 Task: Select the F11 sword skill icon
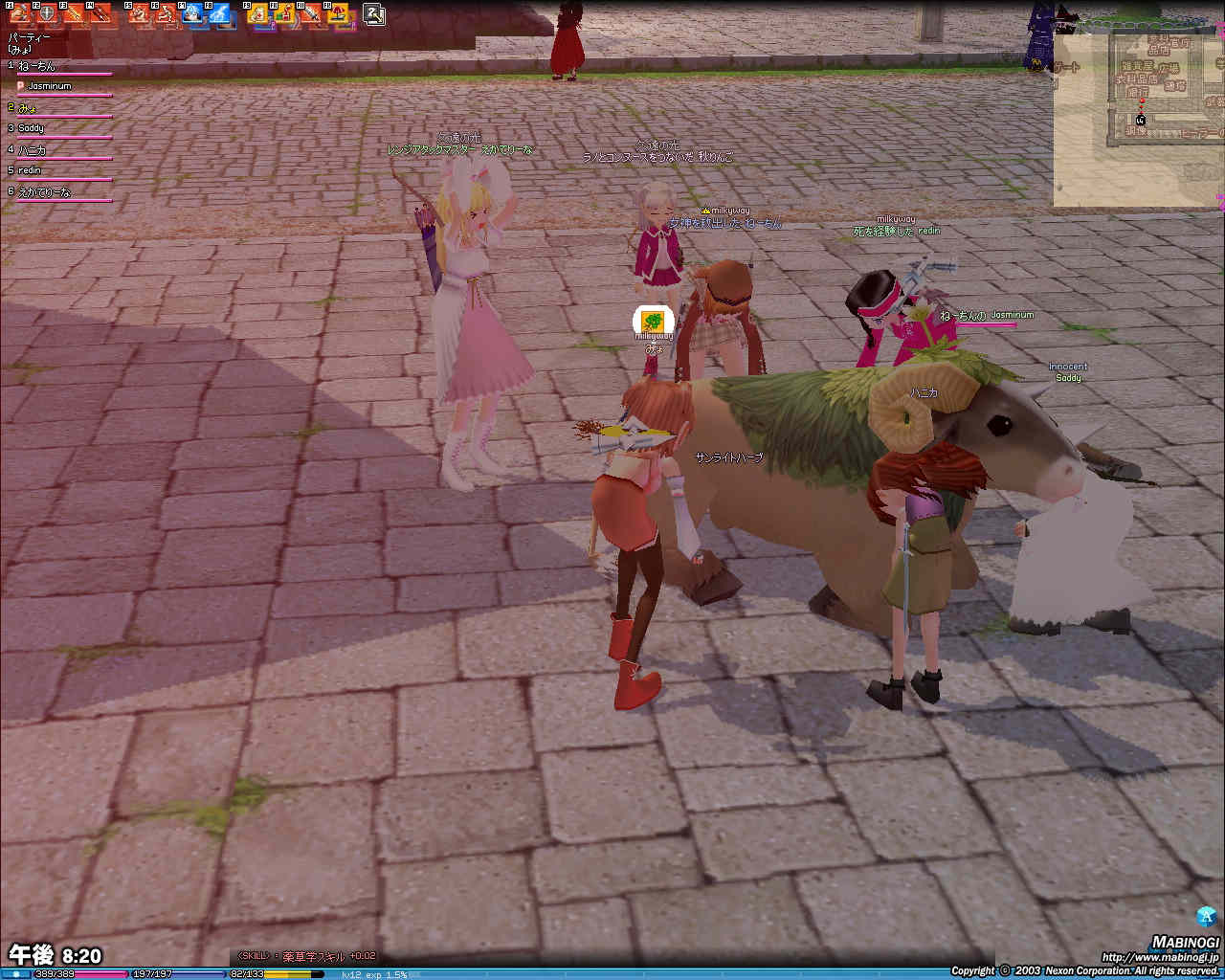[x=313, y=14]
